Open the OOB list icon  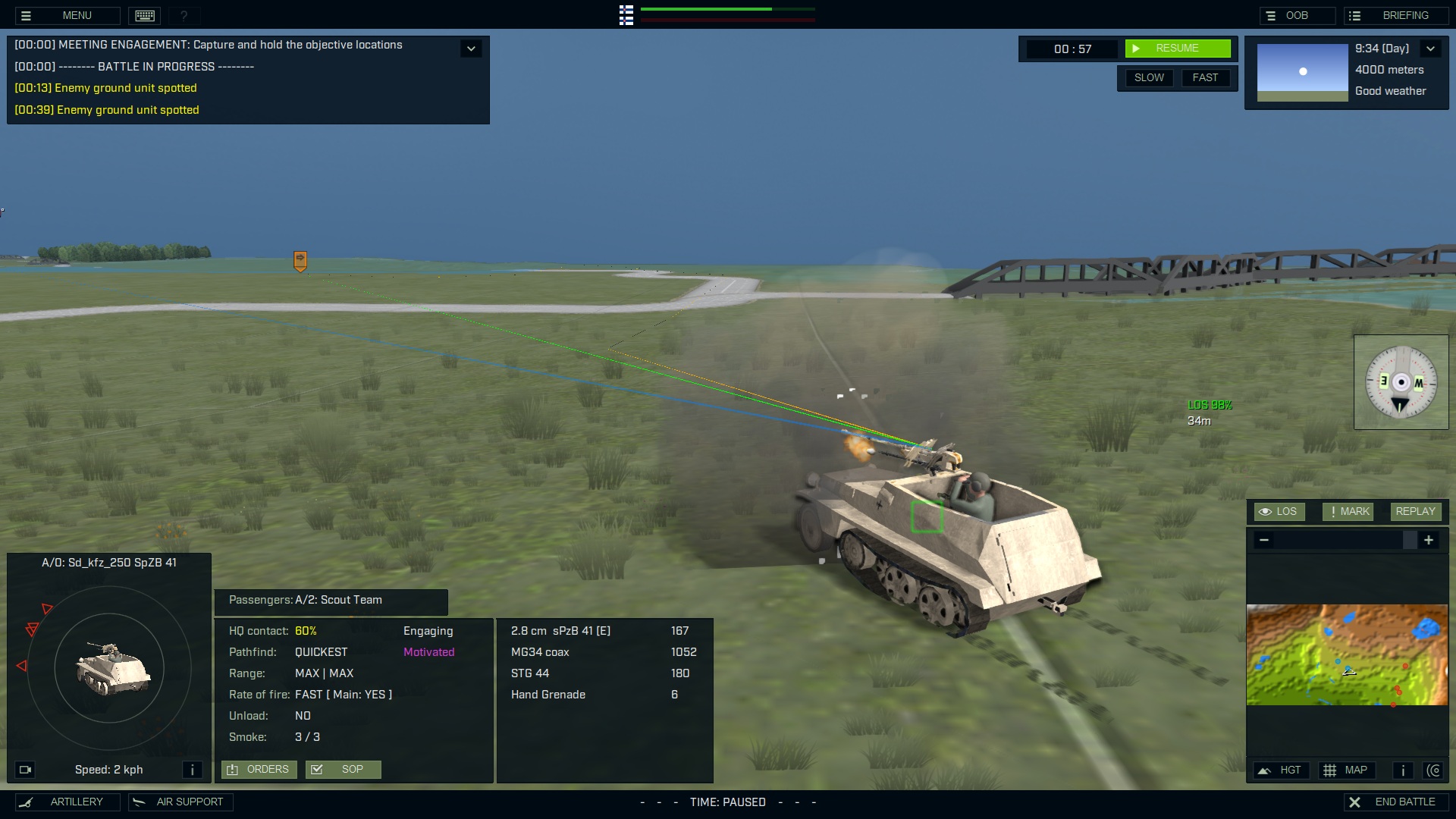tap(1272, 14)
